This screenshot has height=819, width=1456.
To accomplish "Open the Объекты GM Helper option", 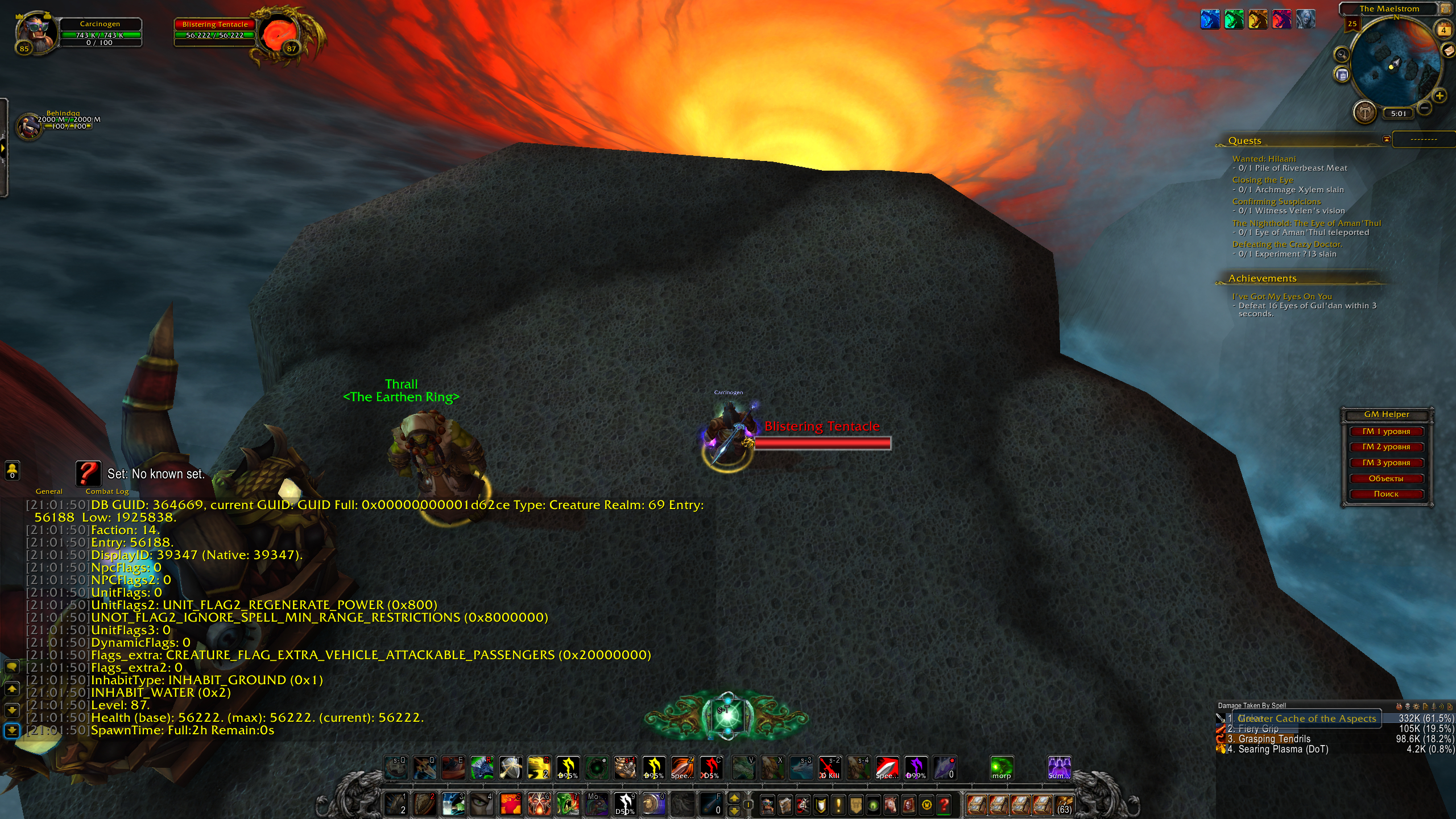I will [1386, 479].
